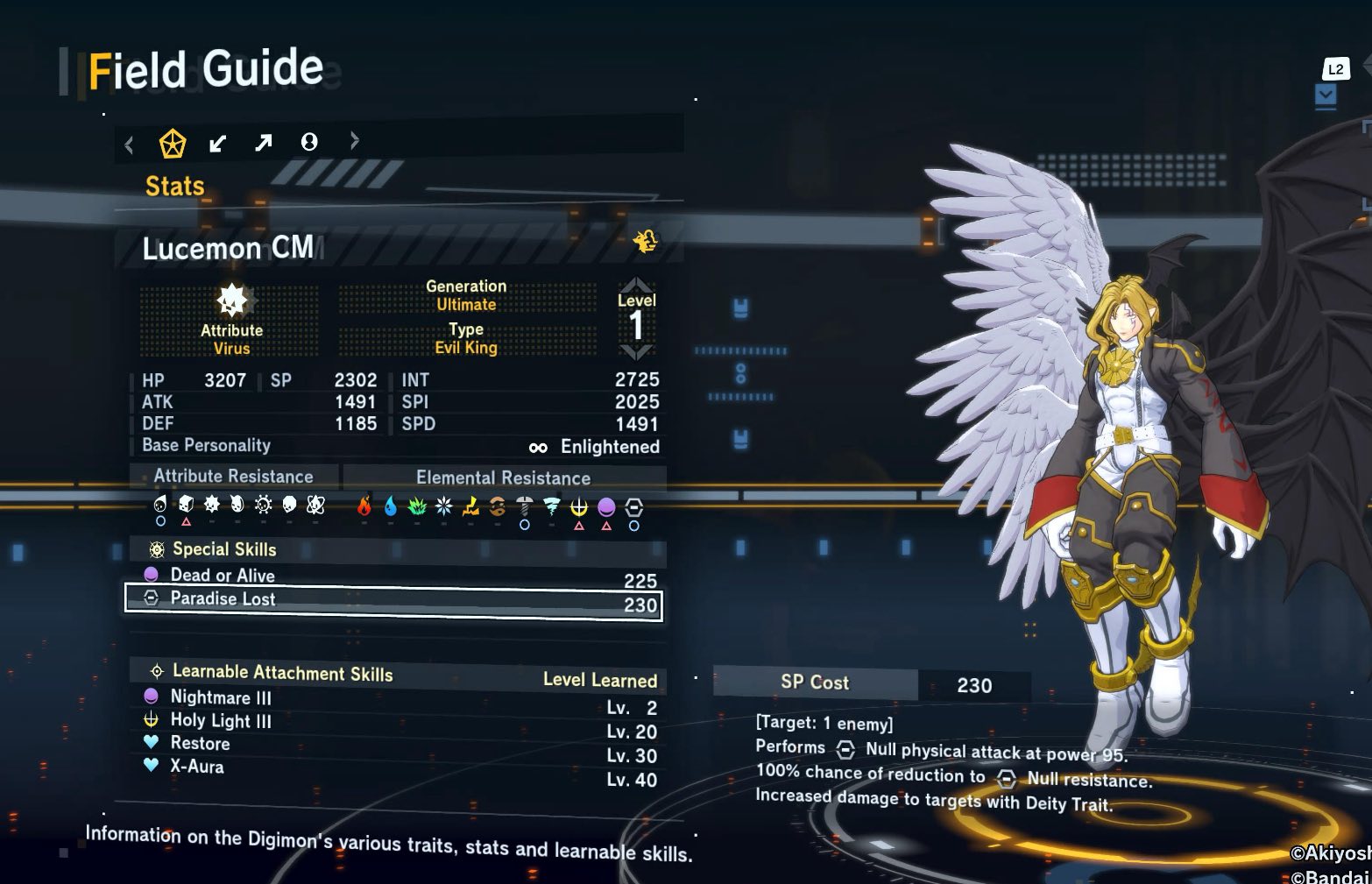Click the previous tab left chevron

pyautogui.click(x=130, y=145)
